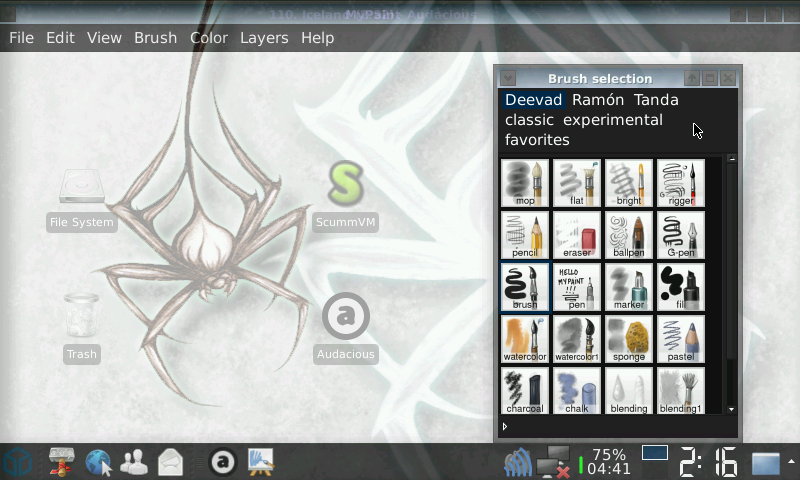This screenshot has height=480, width=800.
Task: Switch to the Tanda brush group
Action: (656, 100)
